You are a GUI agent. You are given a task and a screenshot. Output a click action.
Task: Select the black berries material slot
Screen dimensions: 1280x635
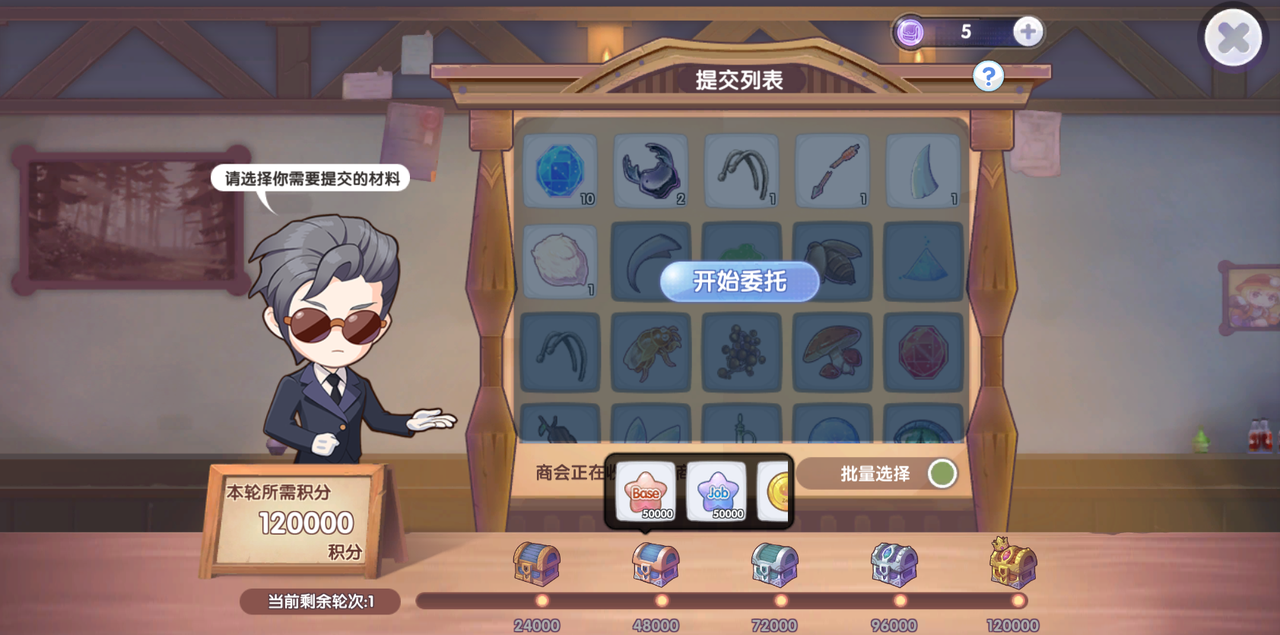tap(741, 351)
